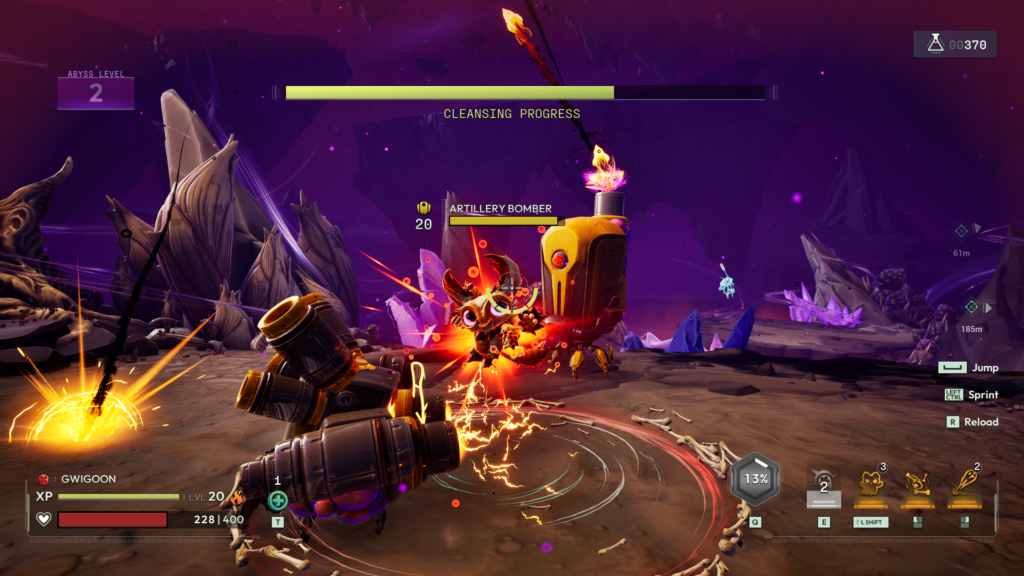Screen dimensions: 1024x576
Task: Use the flaming skull projectile ability
Action: [964, 483]
